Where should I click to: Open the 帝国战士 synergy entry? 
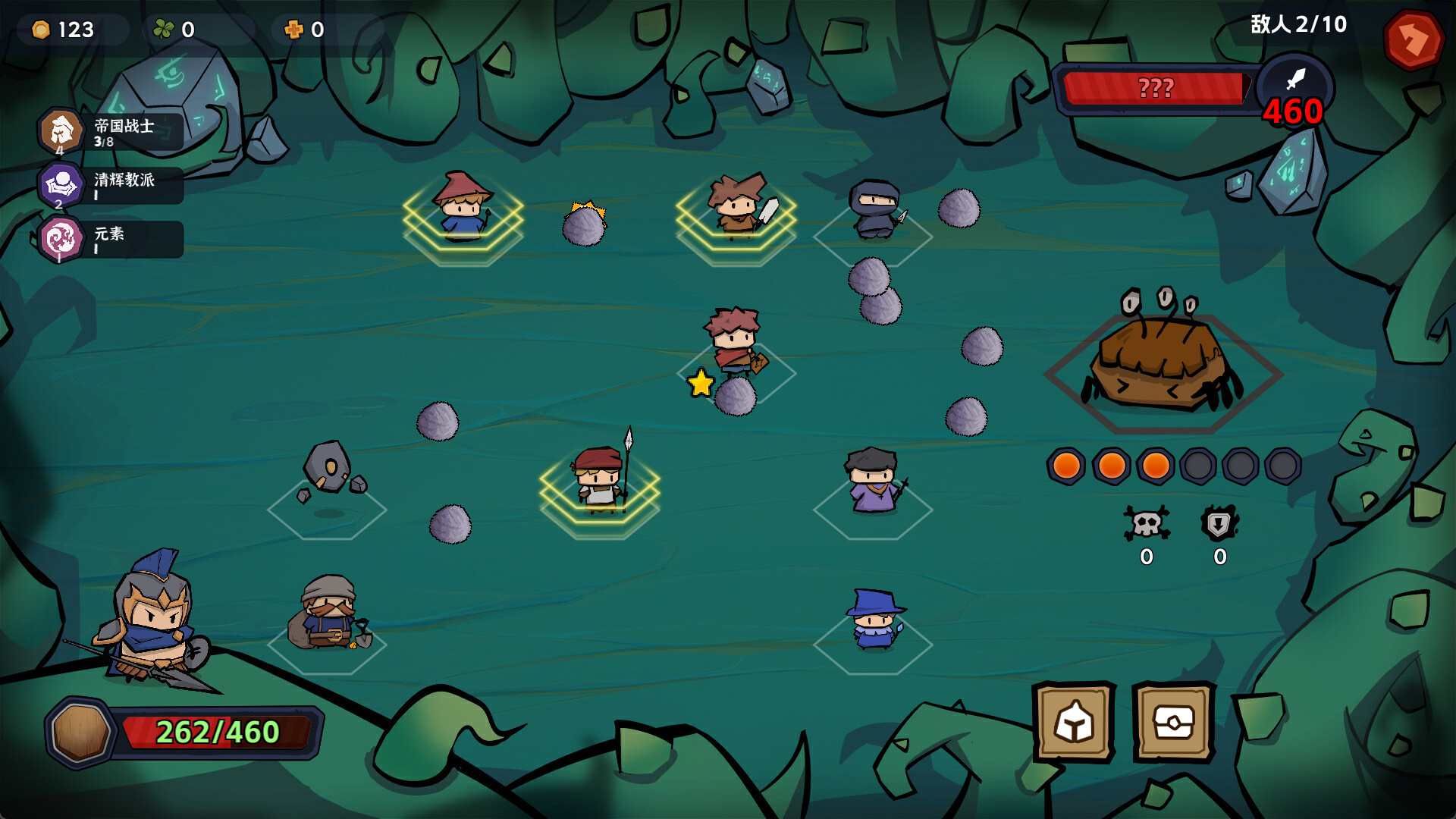(111, 131)
